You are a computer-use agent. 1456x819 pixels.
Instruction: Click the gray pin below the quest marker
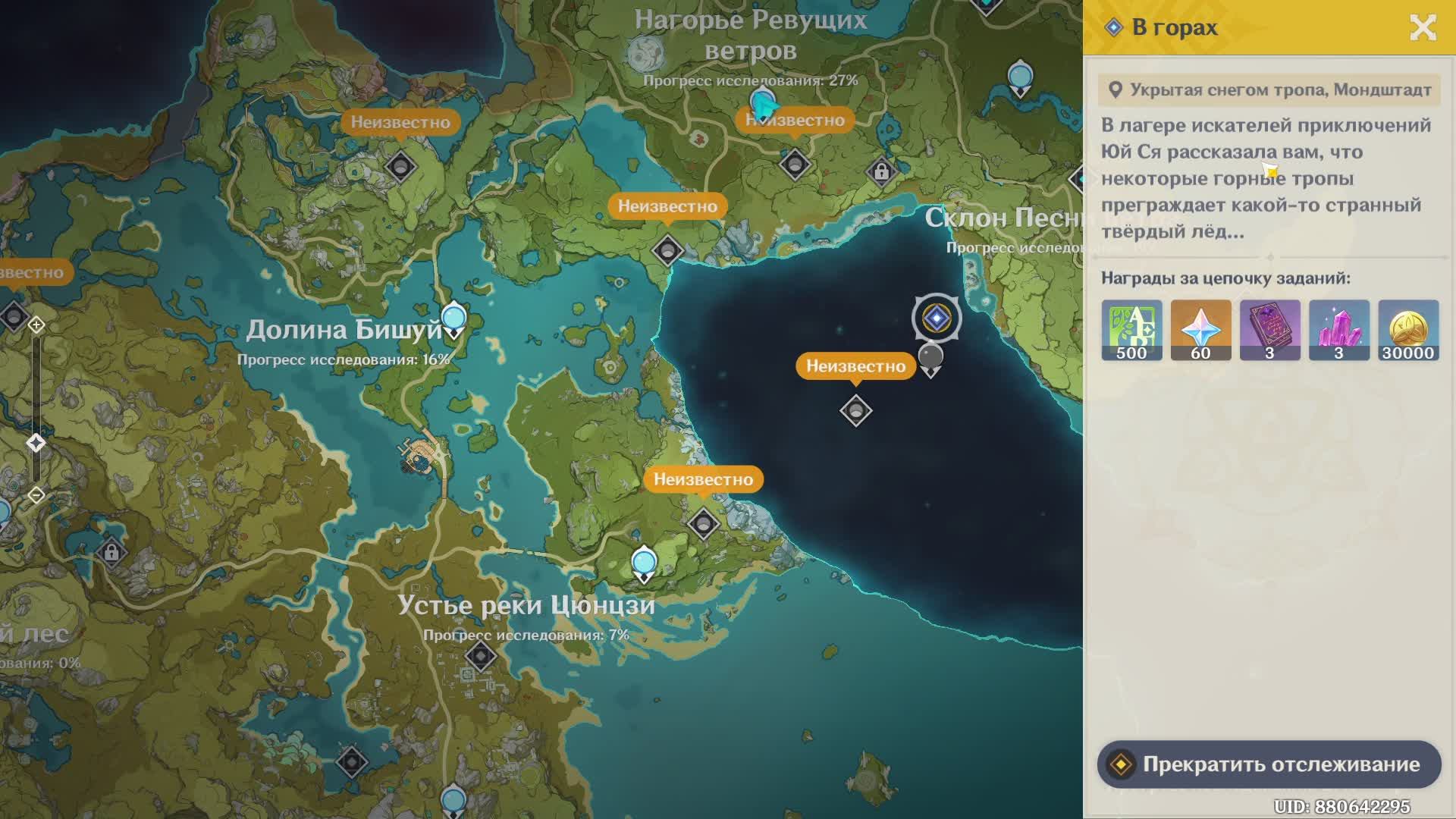(x=930, y=358)
